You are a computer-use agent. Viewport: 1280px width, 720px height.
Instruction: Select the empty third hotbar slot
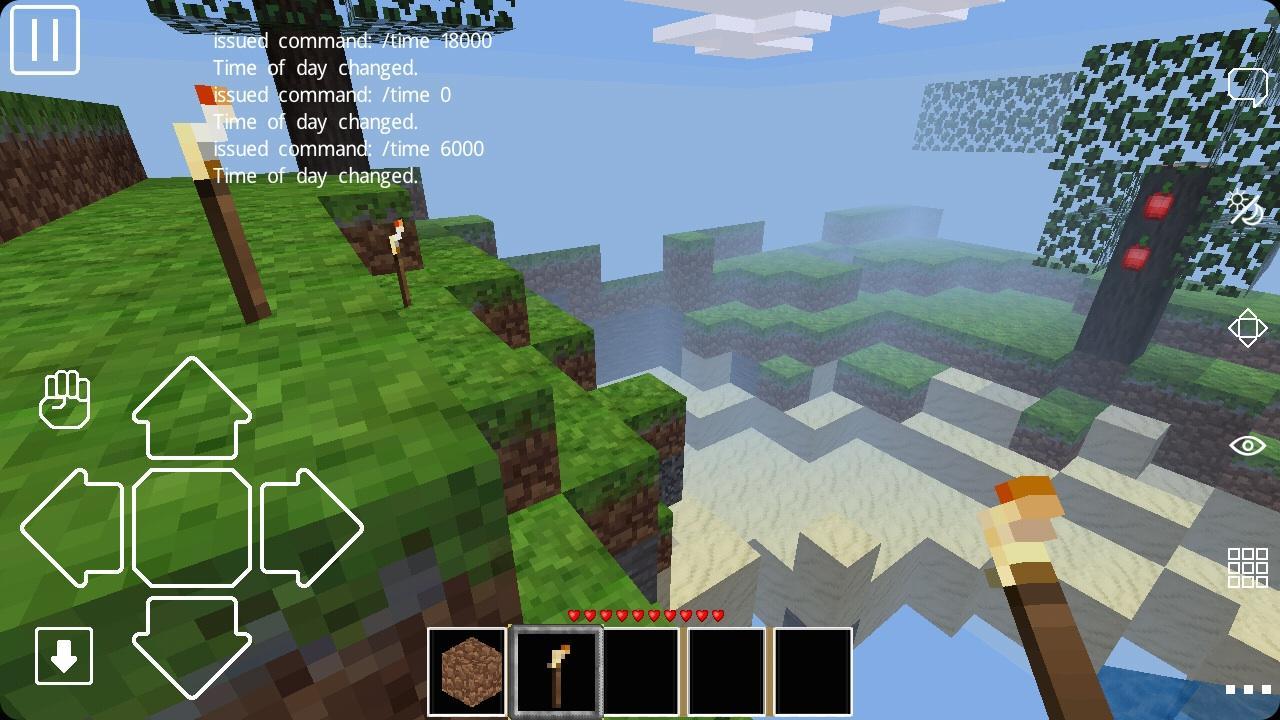[641, 669]
